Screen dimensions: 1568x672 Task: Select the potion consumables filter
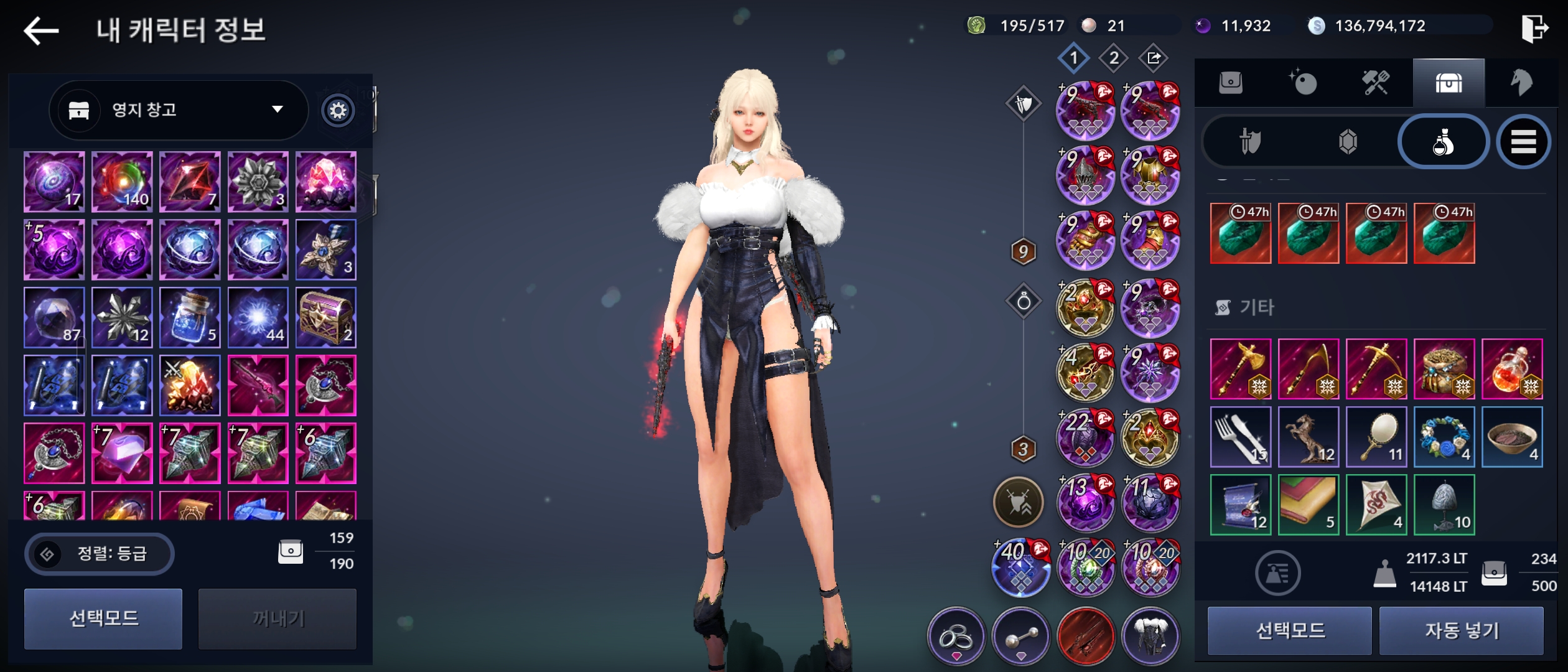tap(1443, 142)
